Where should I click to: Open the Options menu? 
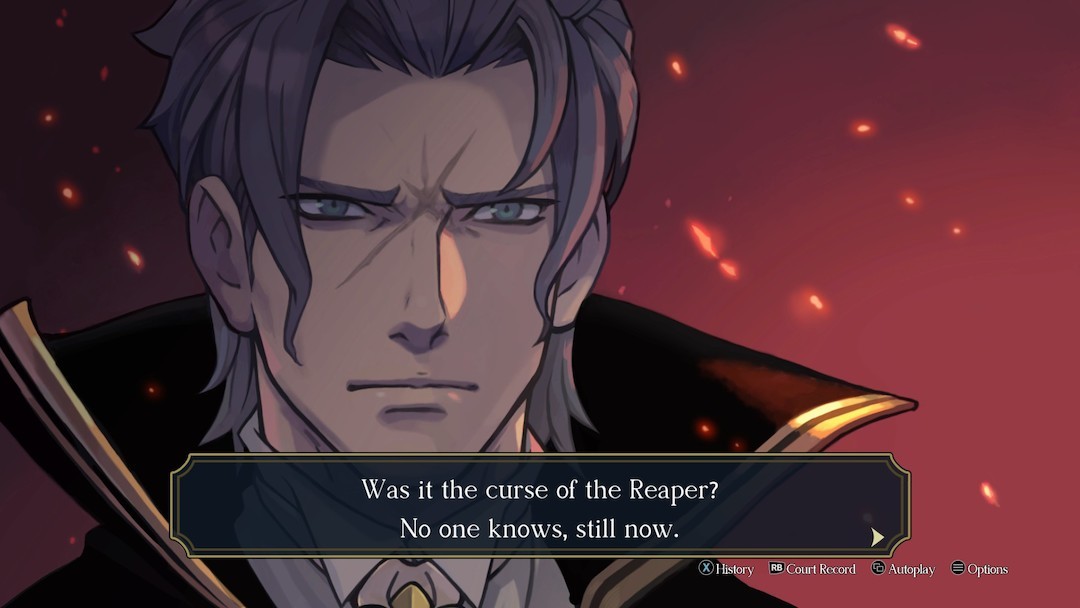[x=979, y=569]
